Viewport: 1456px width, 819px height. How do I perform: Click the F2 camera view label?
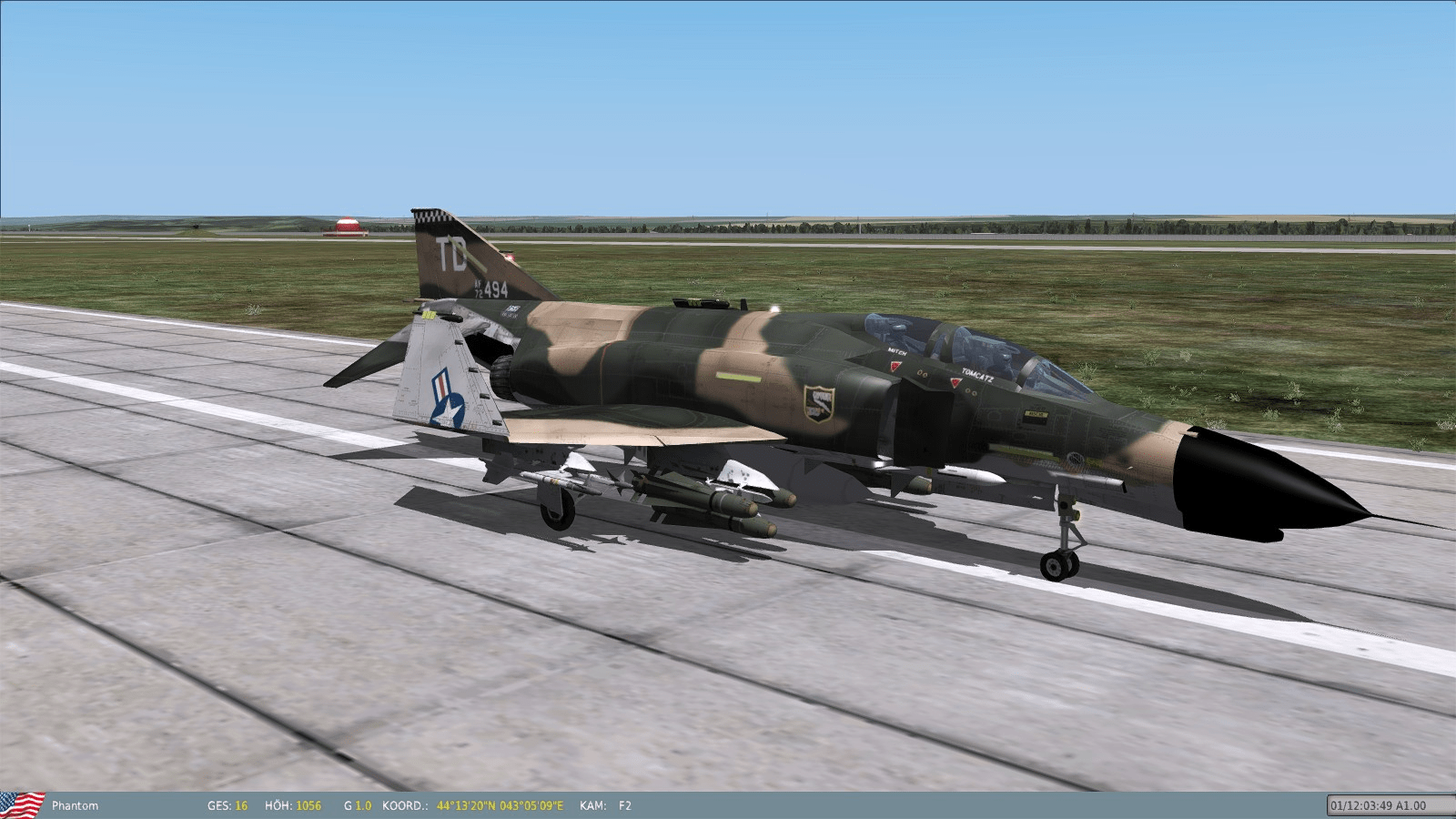coord(623,804)
